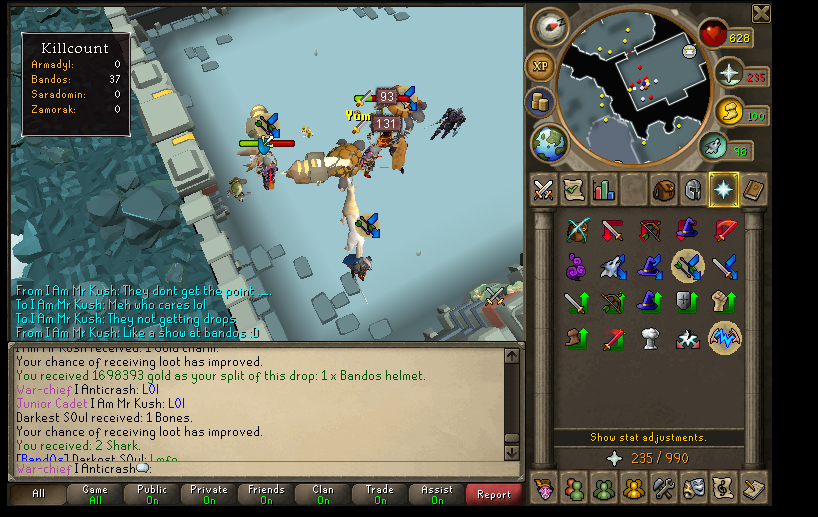Image resolution: width=818 pixels, height=517 pixels.
Task: Toggle the Clan chat filter button
Action: [322, 494]
